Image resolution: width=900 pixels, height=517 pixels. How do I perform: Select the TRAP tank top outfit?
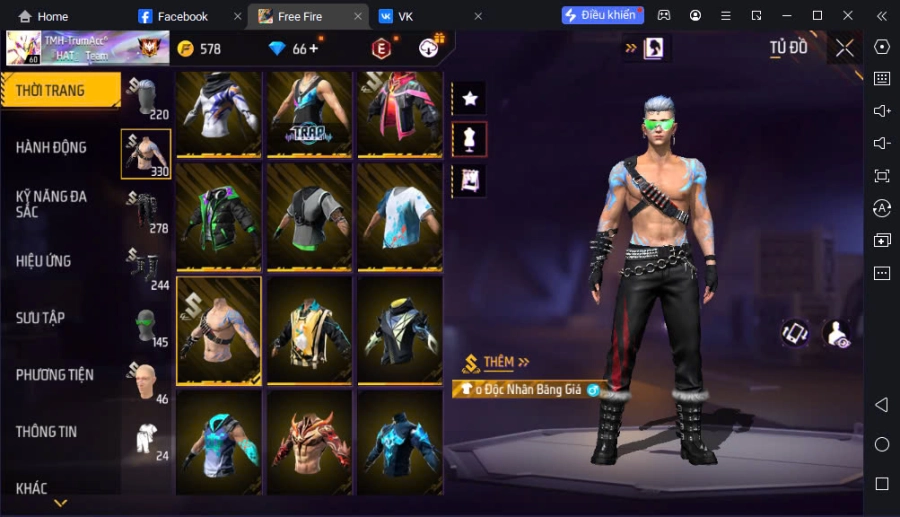pos(309,111)
